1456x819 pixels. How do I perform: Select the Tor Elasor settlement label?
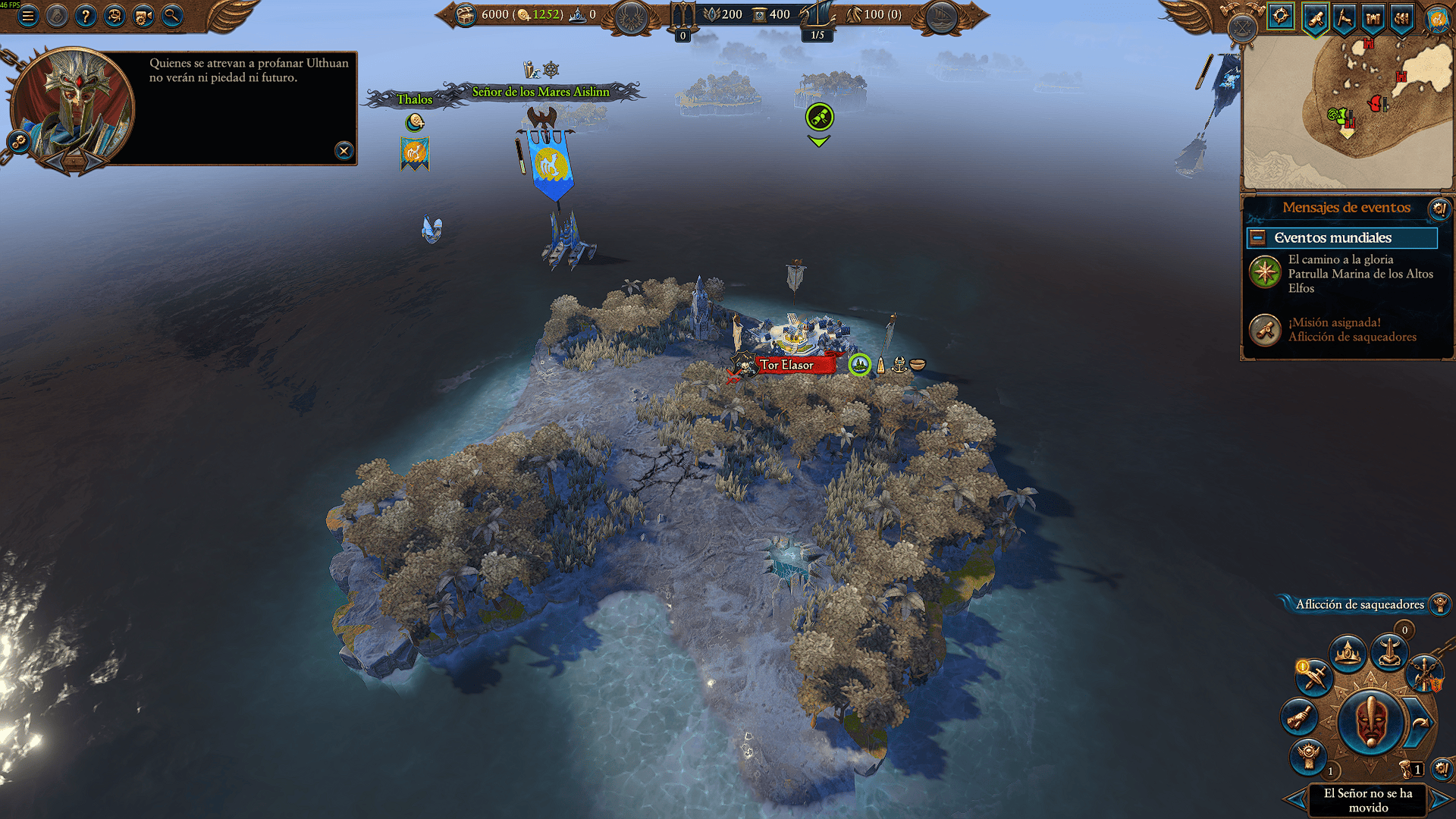point(786,365)
